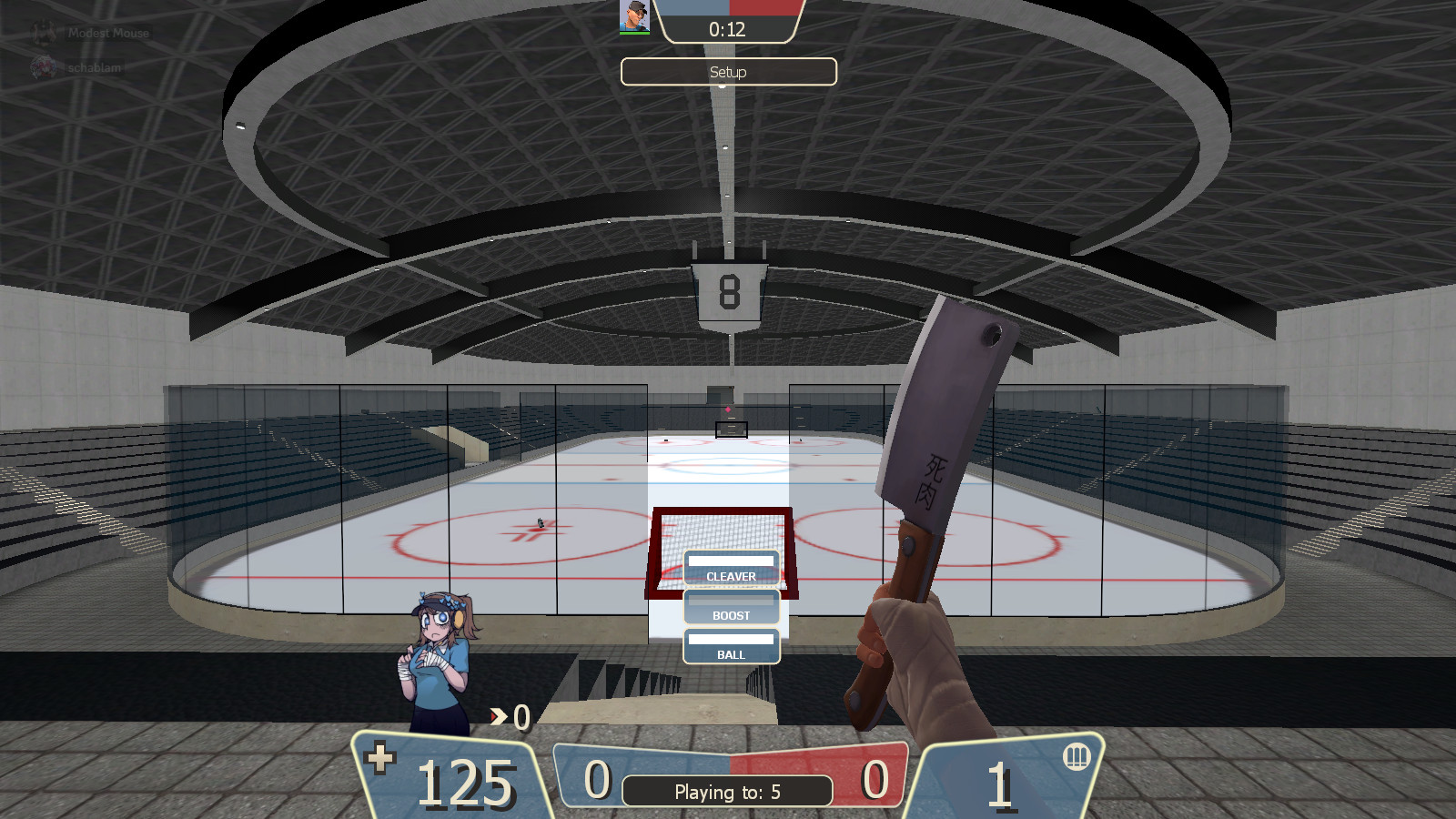Click the Playing to: 5 label
Image resolution: width=1456 pixels, height=819 pixels.
tap(727, 791)
